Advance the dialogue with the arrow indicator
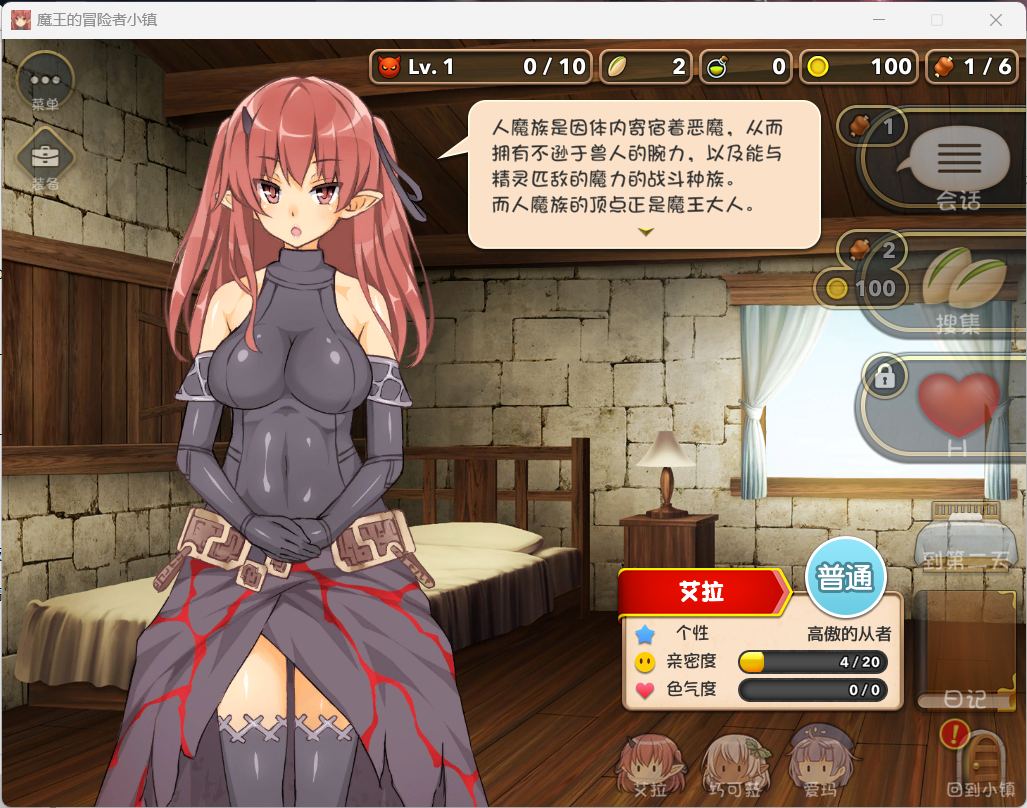1027x808 pixels. (x=646, y=232)
